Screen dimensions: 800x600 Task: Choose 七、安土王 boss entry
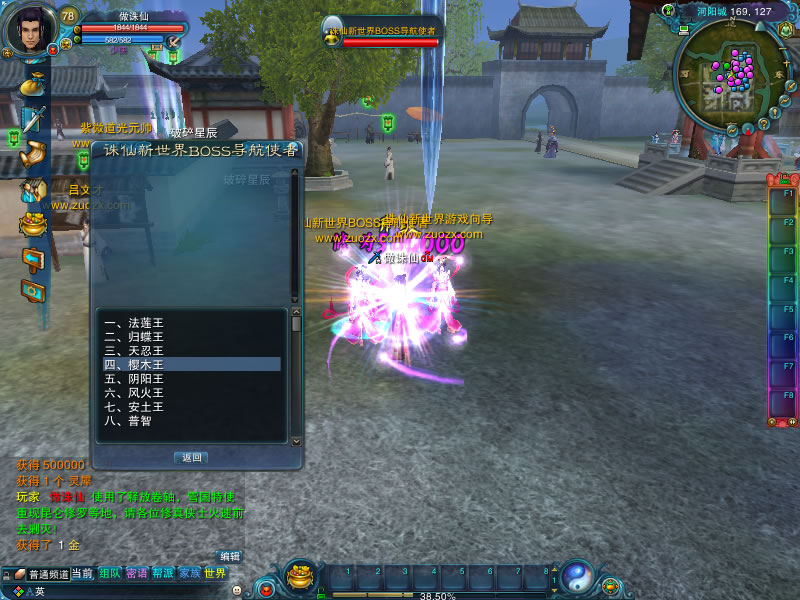click(133, 407)
